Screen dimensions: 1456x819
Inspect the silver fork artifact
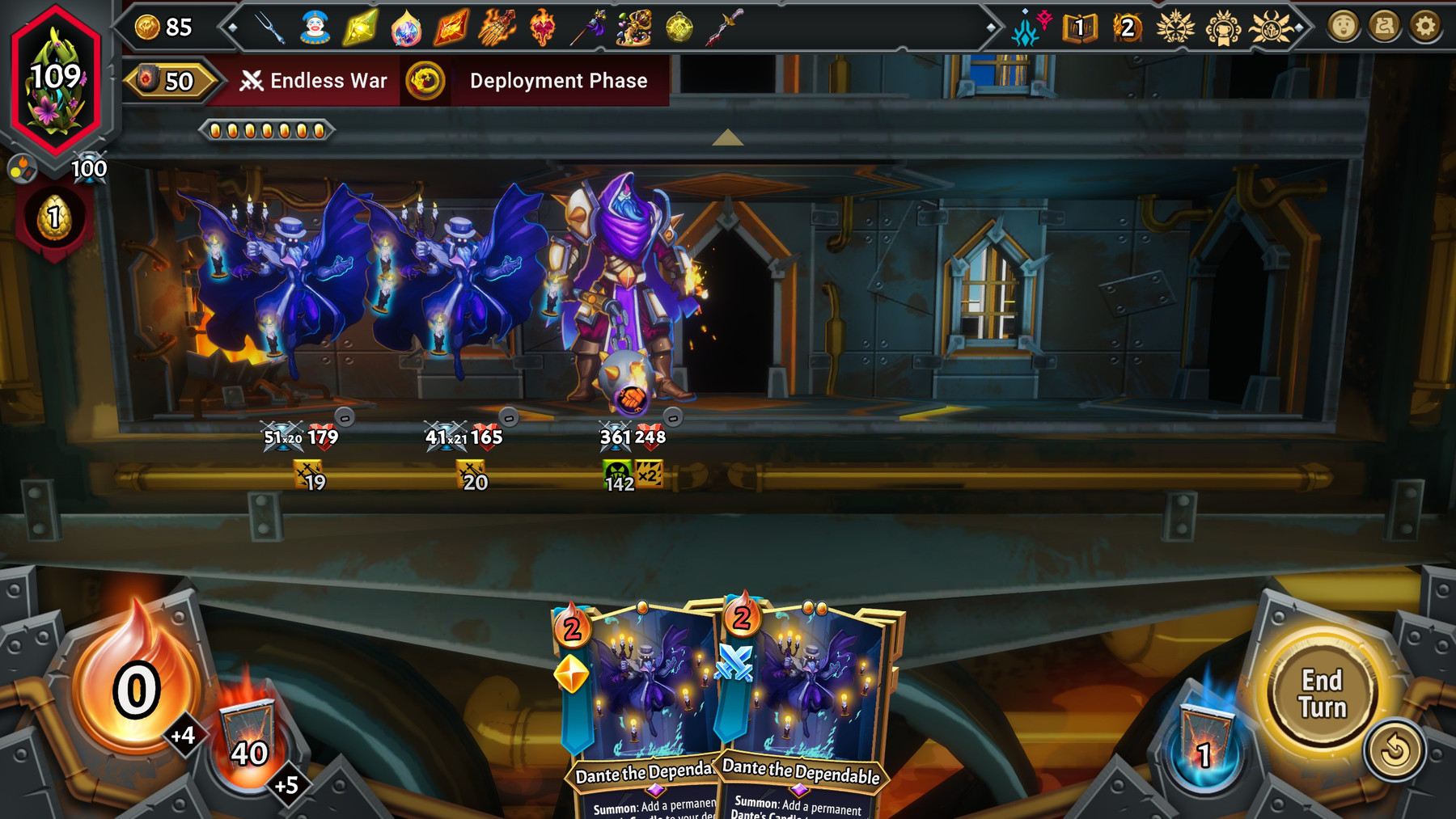click(x=269, y=28)
